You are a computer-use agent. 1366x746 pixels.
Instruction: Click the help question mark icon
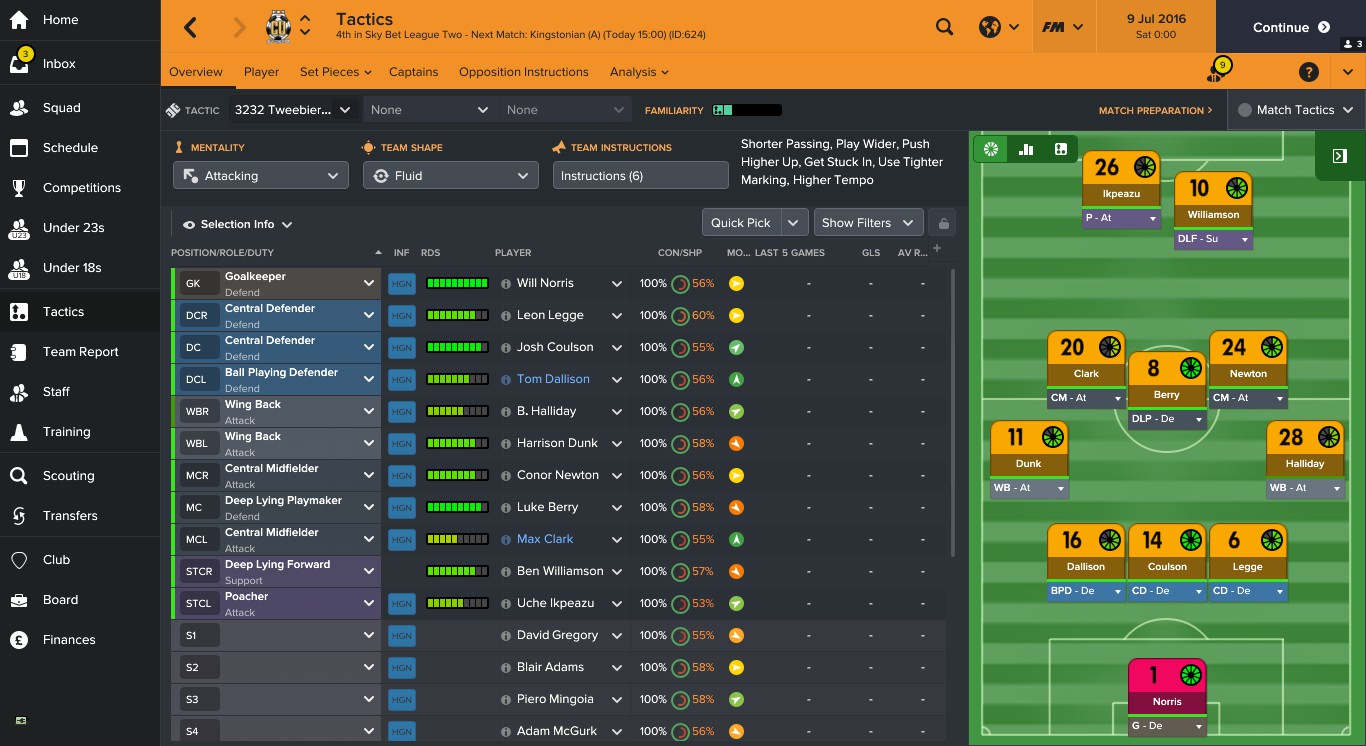pos(1309,71)
